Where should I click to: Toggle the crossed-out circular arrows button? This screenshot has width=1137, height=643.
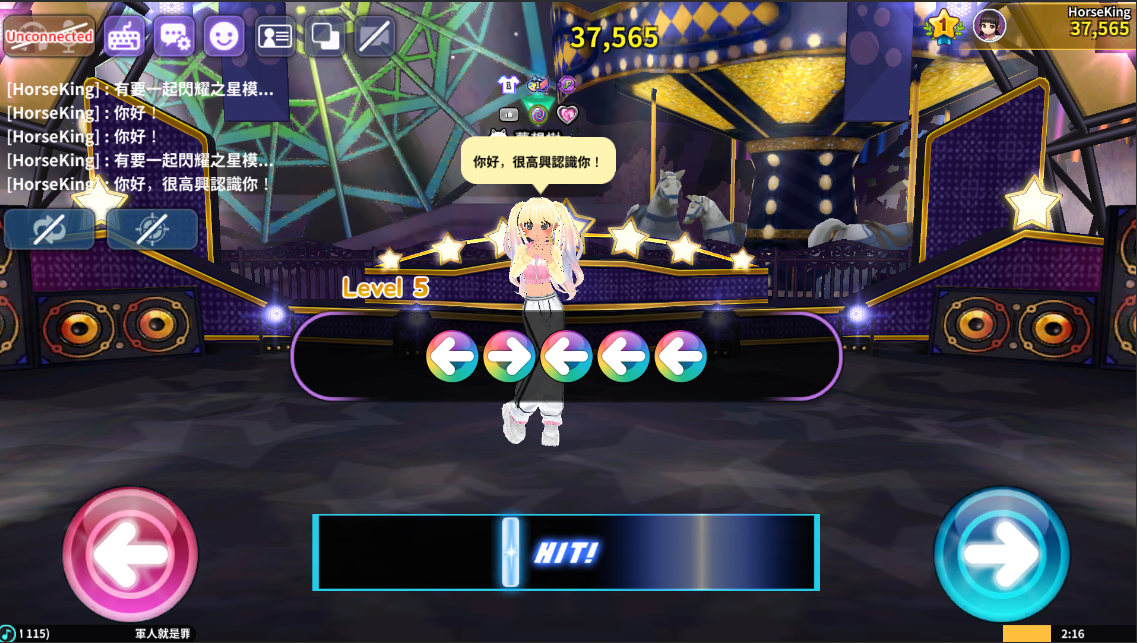click(49, 229)
